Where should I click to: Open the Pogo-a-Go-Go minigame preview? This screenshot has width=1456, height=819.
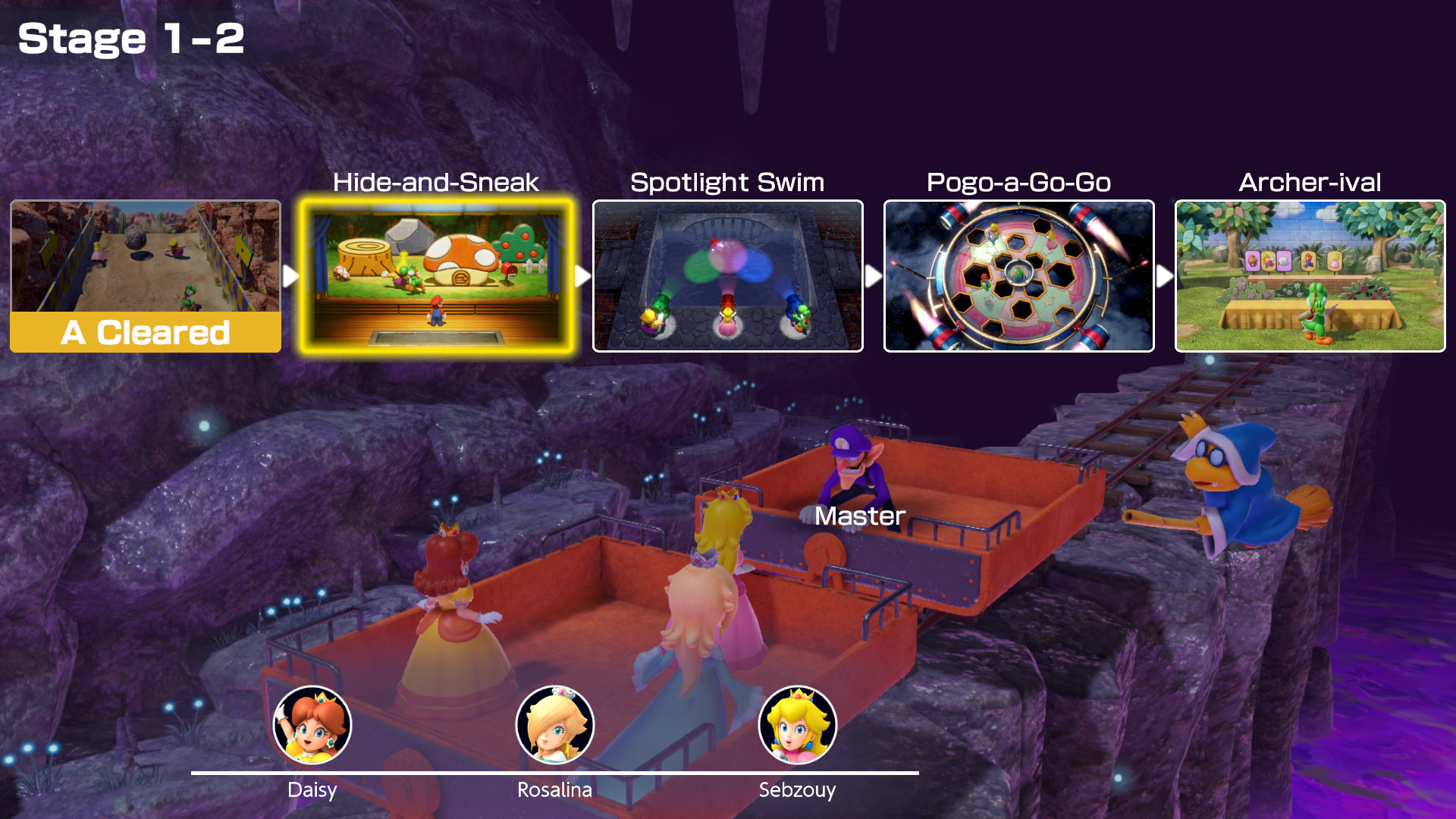[1019, 275]
